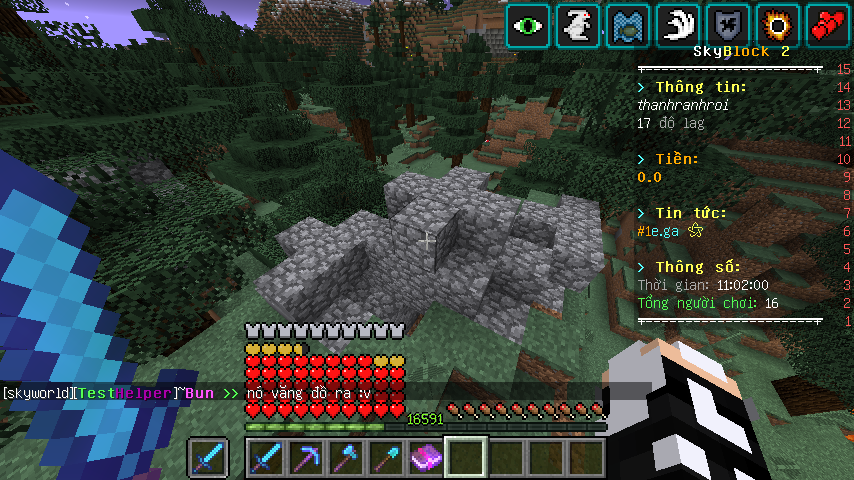Screen dimensions: 854x480
Task: Select the diamond axe hotbar slot
Action: (345, 457)
